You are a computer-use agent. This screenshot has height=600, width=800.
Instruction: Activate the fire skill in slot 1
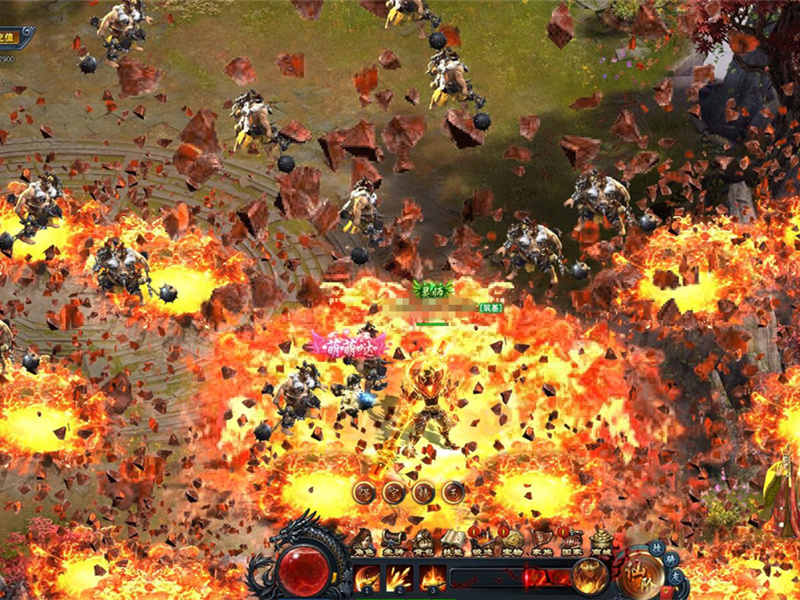click(367, 578)
